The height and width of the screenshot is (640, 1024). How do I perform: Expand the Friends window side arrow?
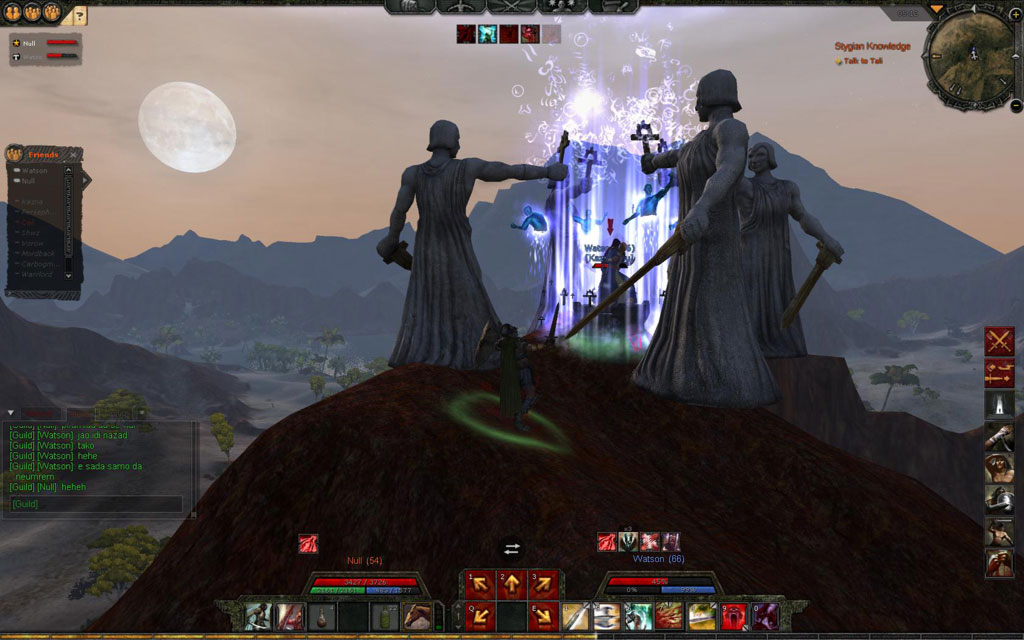(86, 180)
